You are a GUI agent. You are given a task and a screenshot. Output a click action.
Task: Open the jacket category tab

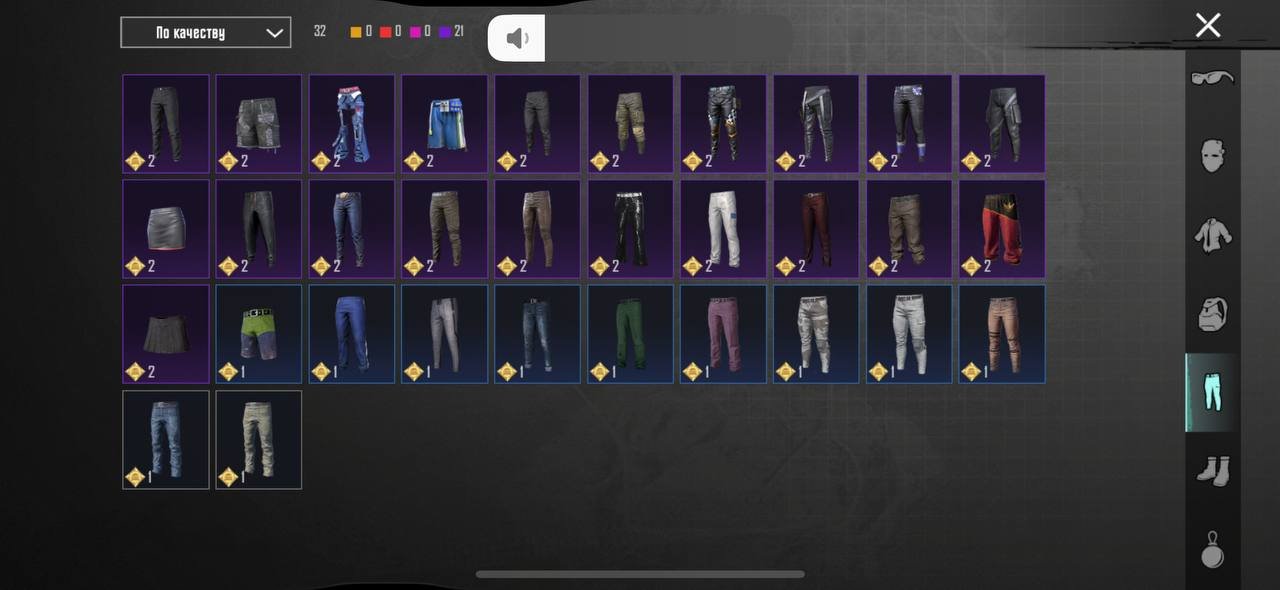coord(1212,235)
